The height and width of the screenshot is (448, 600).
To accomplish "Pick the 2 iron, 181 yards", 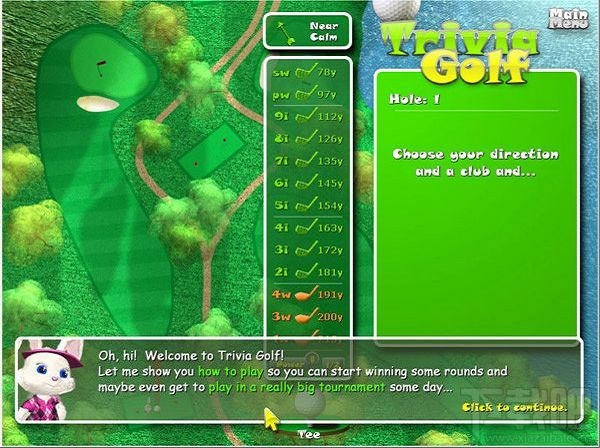I will (308, 271).
